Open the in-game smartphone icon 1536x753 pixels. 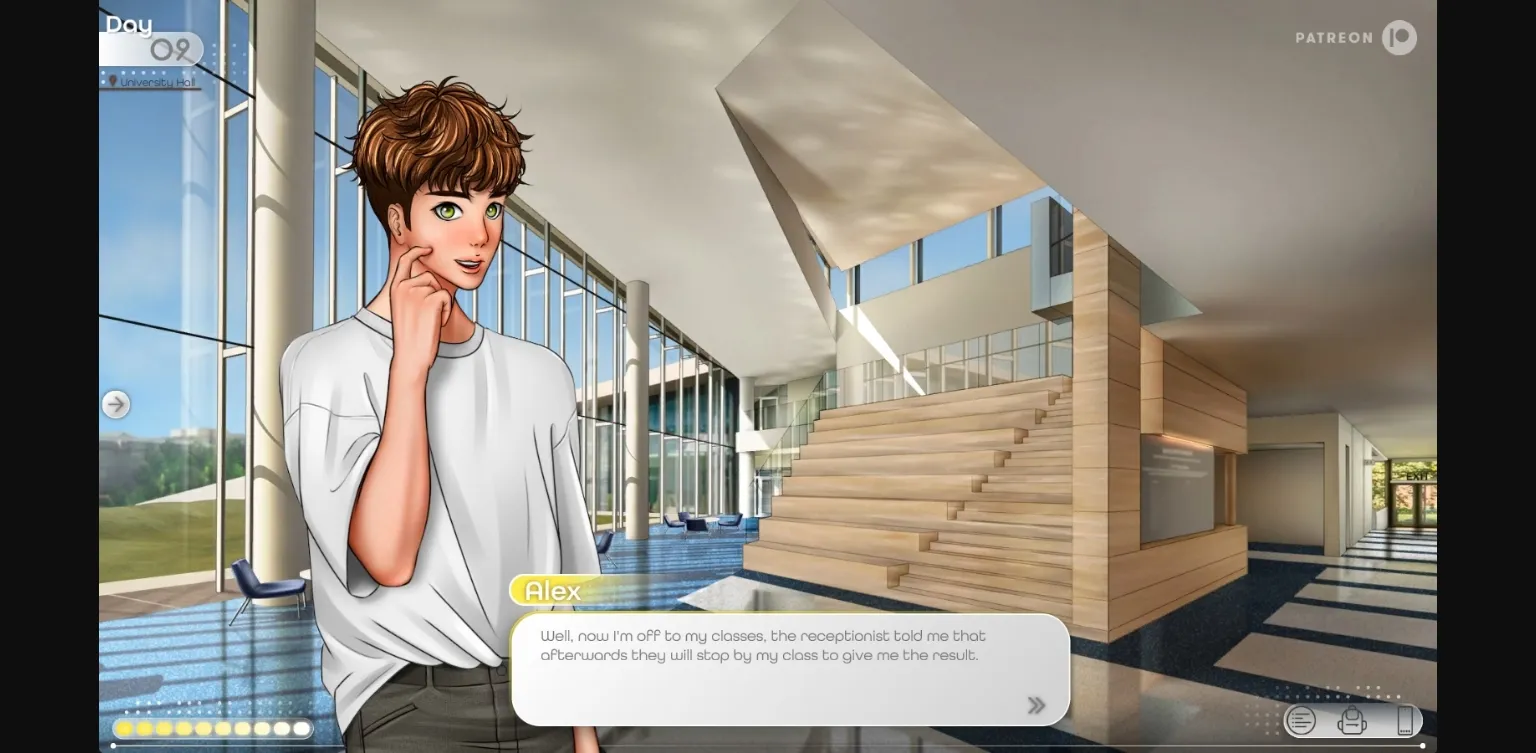(1405, 721)
